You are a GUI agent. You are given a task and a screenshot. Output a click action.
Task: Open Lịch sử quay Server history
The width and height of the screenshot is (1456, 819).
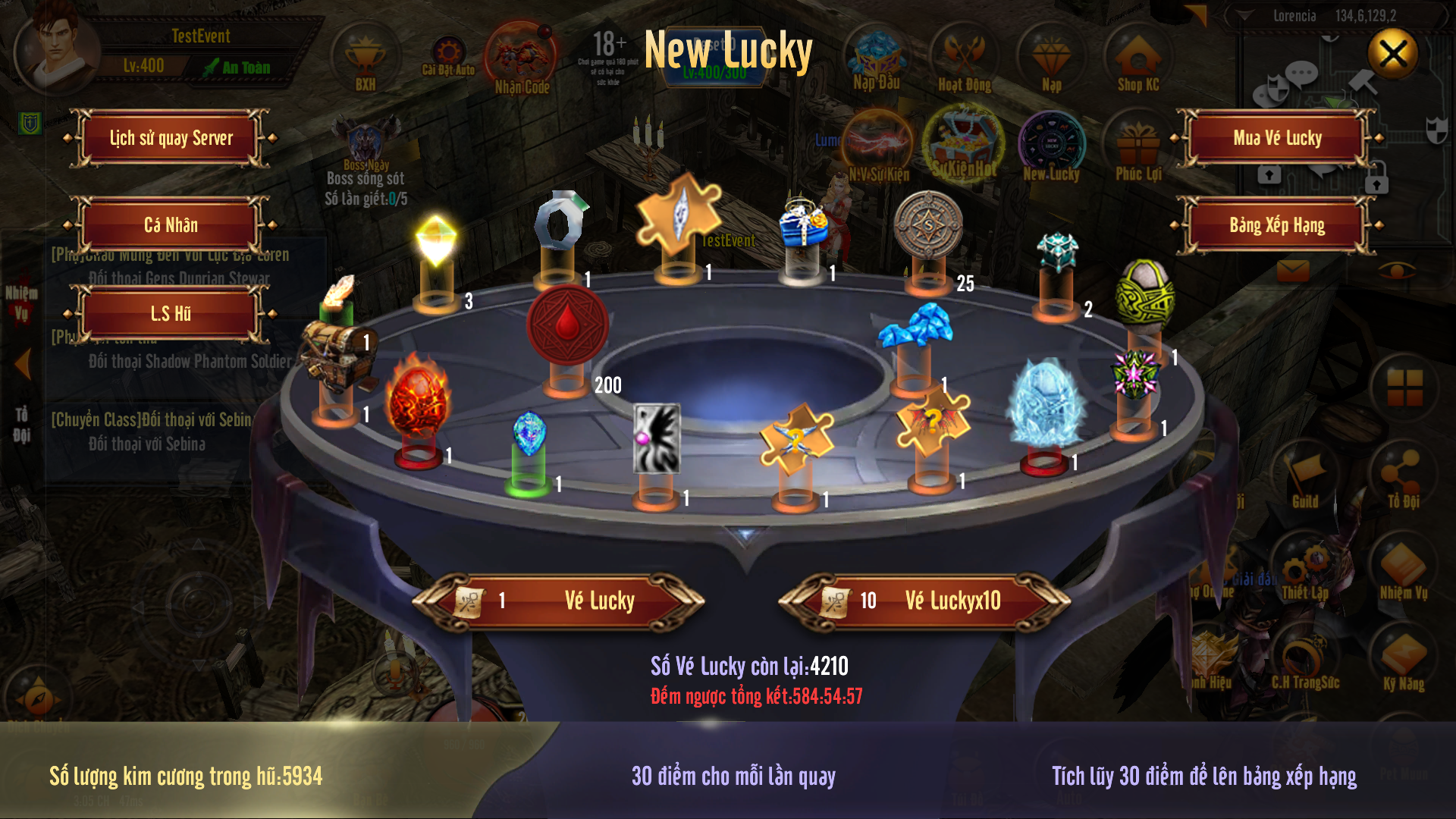[x=171, y=138]
